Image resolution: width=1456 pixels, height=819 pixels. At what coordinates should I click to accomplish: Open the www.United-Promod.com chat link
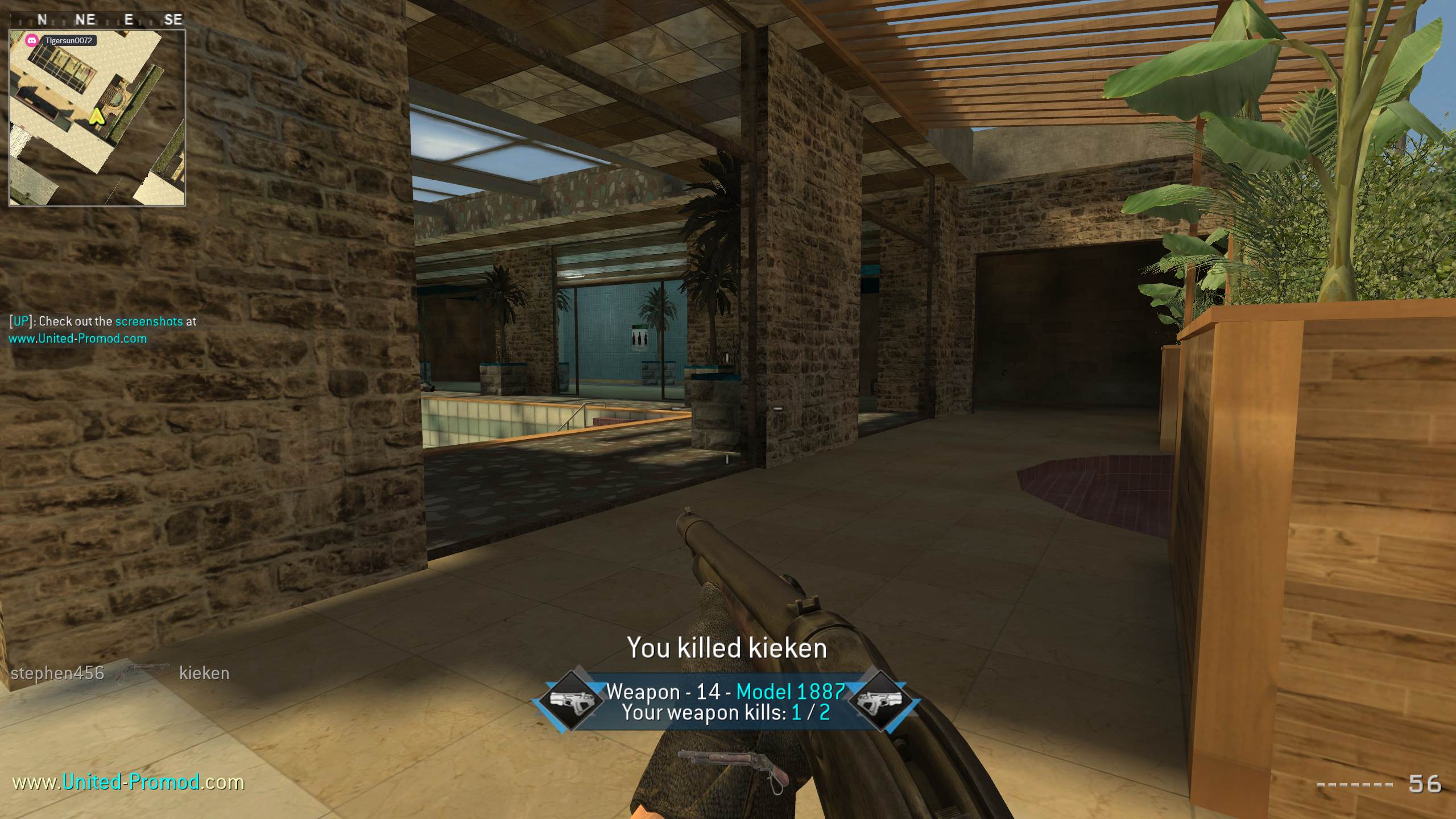pos(78,338)
